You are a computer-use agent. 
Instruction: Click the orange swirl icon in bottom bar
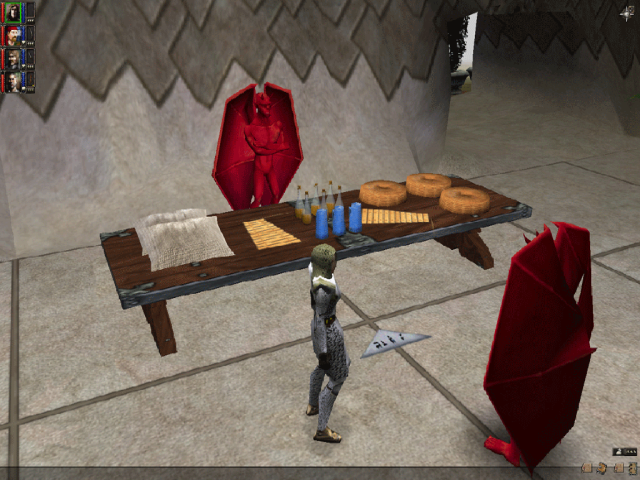click(x=602, y=468)
